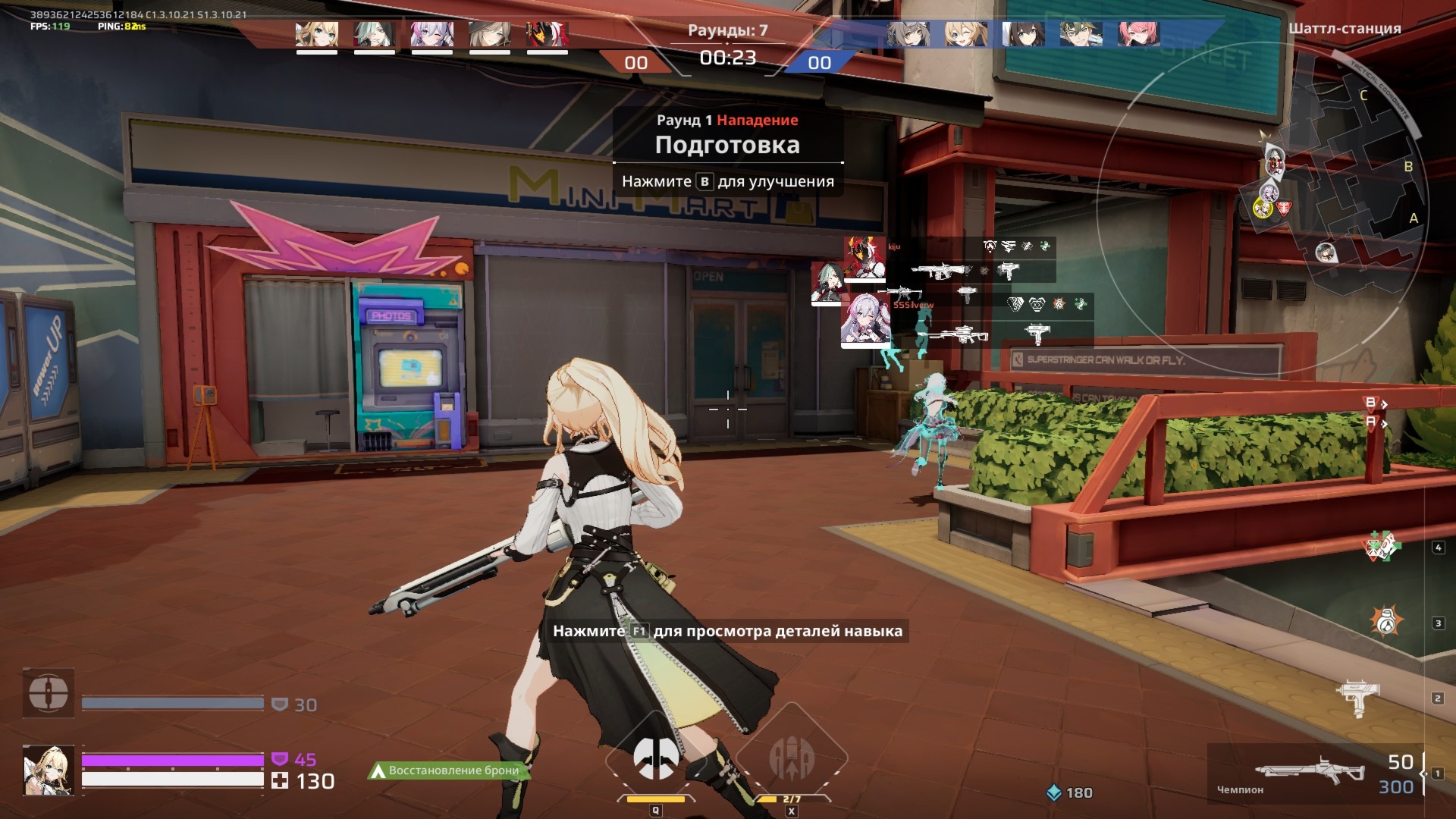1456x819 pixels.
Task: Click point C marker on the minimap
Action: click(x=1363, y=96)
